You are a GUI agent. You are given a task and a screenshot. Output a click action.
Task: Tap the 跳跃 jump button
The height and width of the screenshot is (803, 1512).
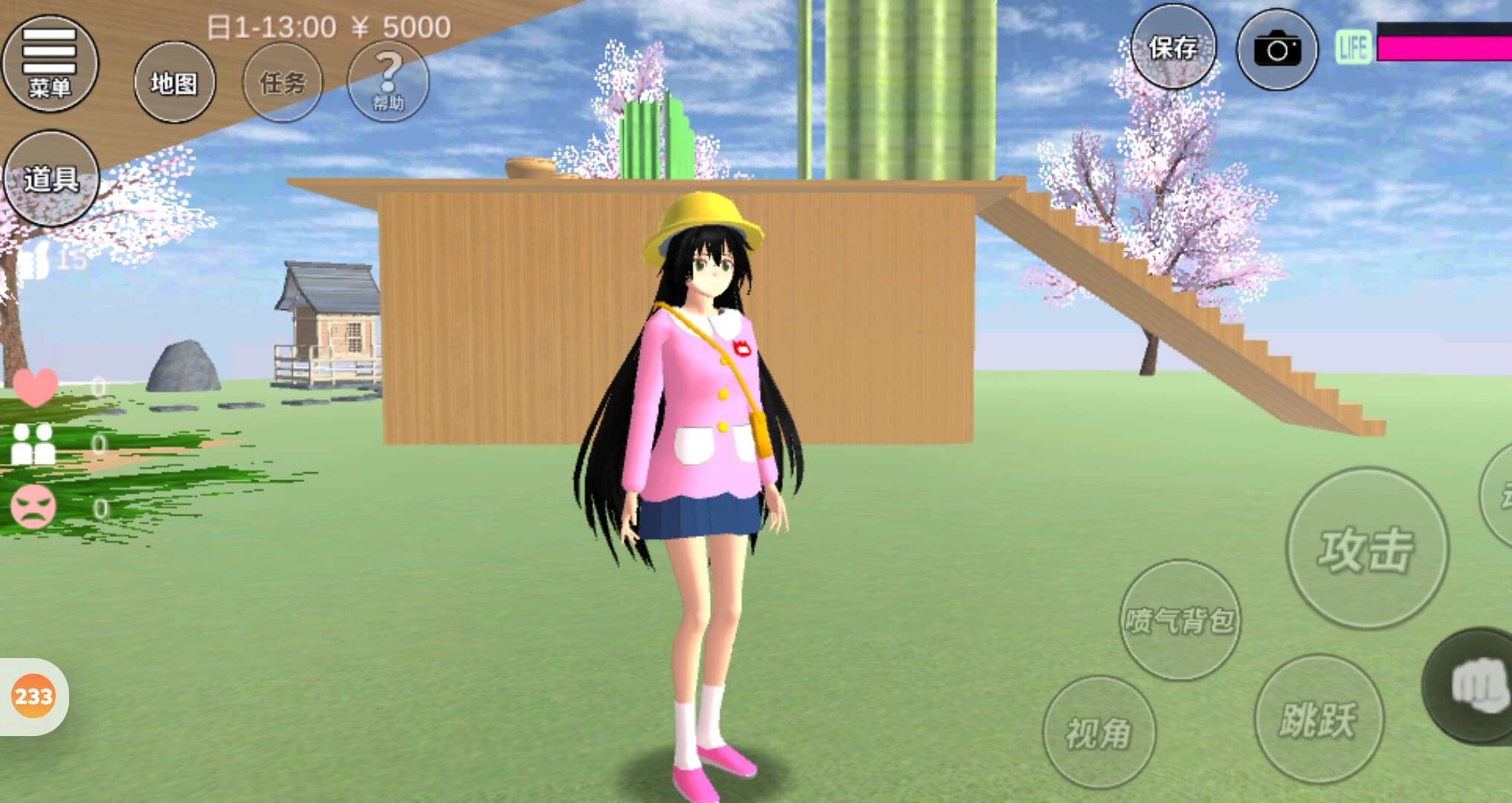(x=1318, y=719)
